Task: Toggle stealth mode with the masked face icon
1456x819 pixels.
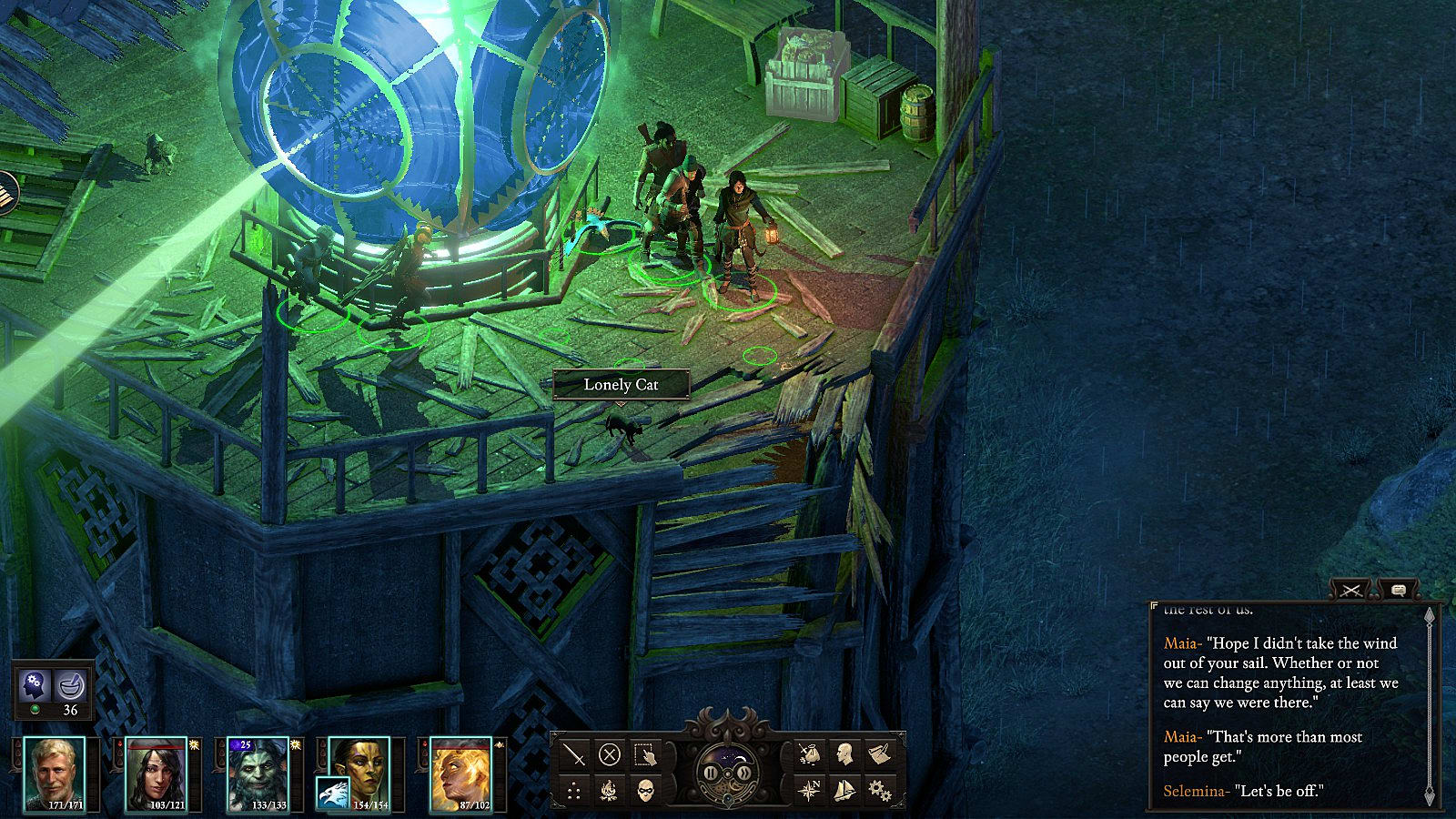Action: pos(645,790)
